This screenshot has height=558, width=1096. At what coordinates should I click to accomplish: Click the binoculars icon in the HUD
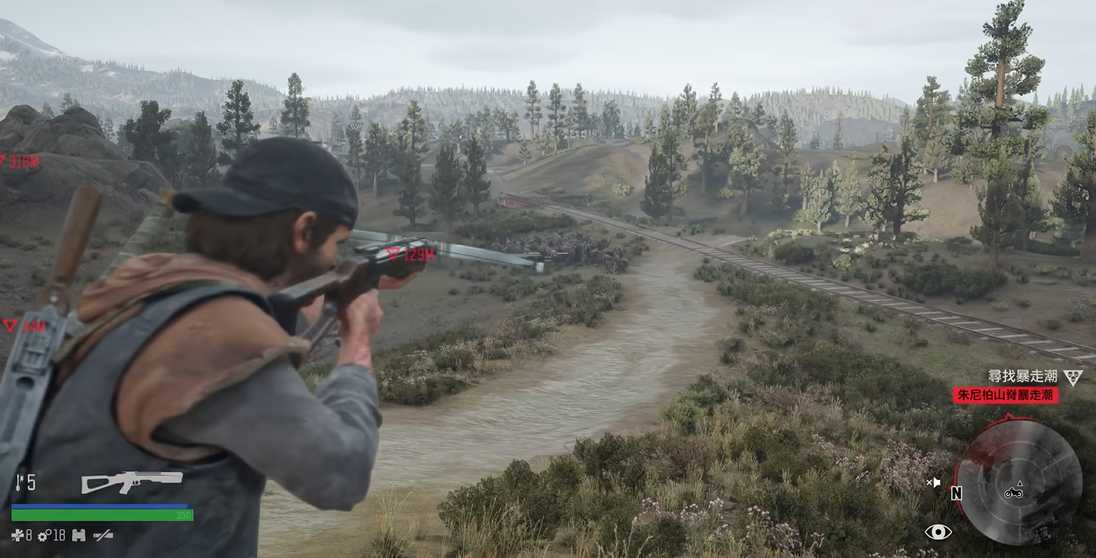(x=78, y=536)
